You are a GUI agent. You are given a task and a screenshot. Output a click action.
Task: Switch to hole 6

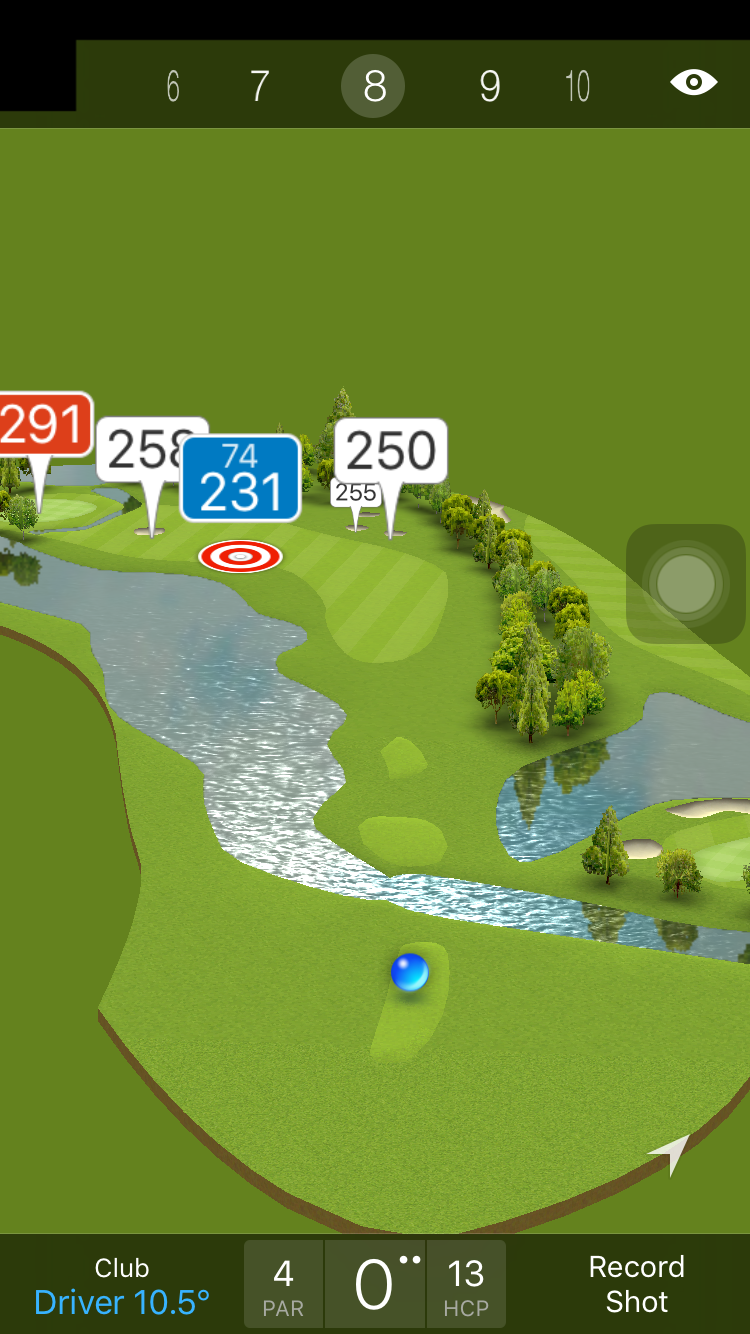click(173, 87)
